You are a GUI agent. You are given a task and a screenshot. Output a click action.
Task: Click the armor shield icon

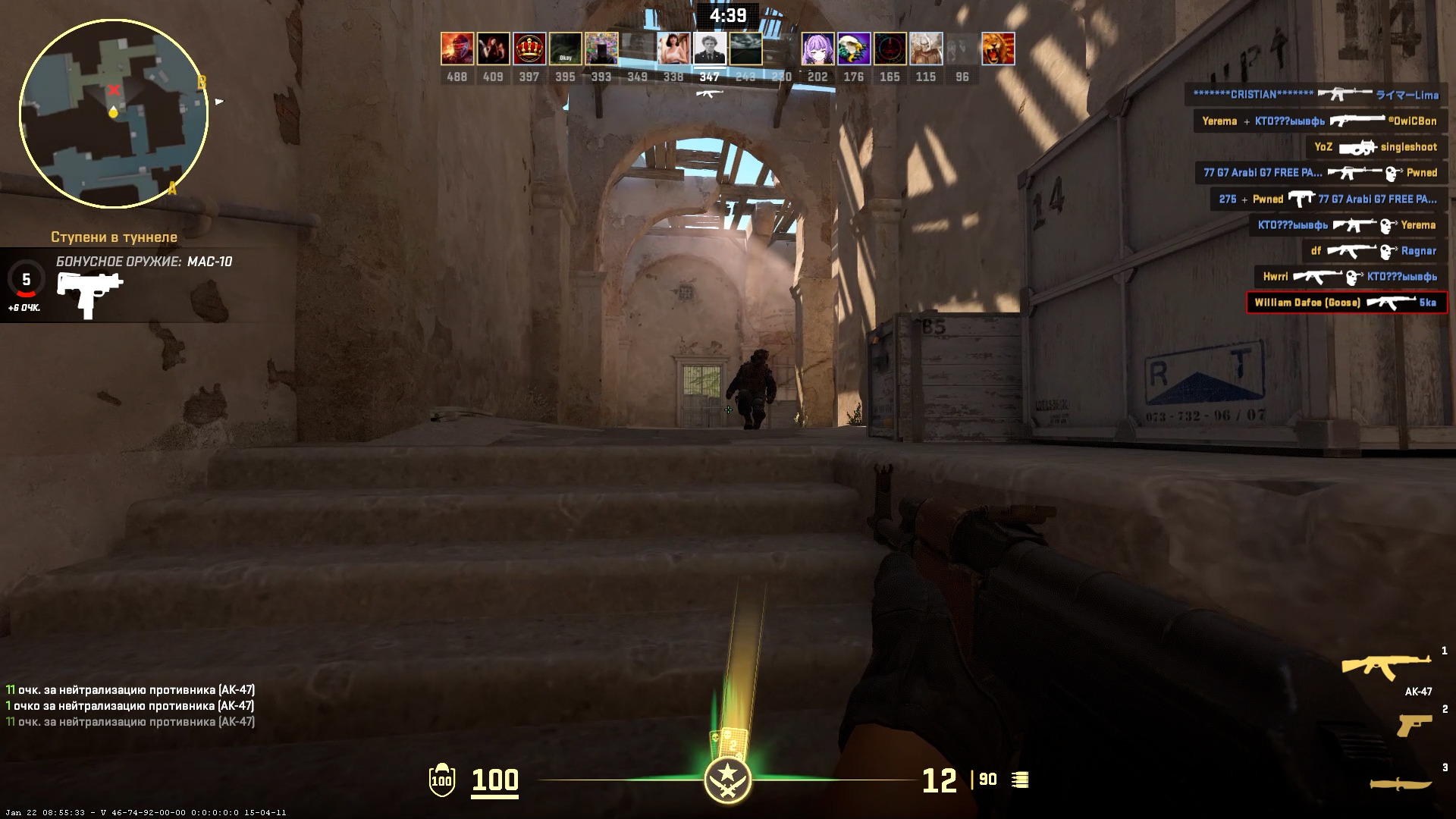[x=441, y=780]
